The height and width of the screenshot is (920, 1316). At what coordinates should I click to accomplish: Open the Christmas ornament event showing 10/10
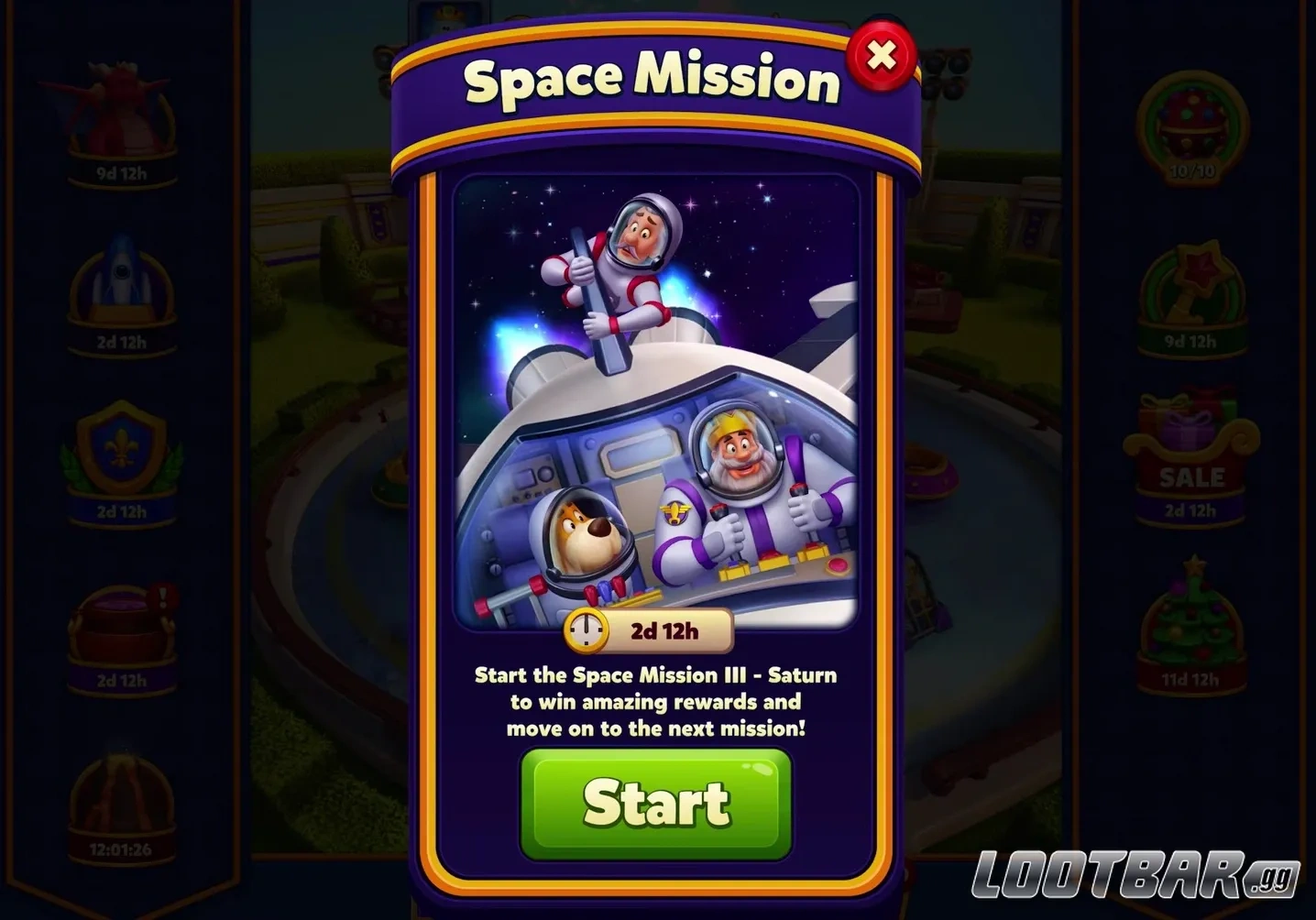click(1191, 119)
